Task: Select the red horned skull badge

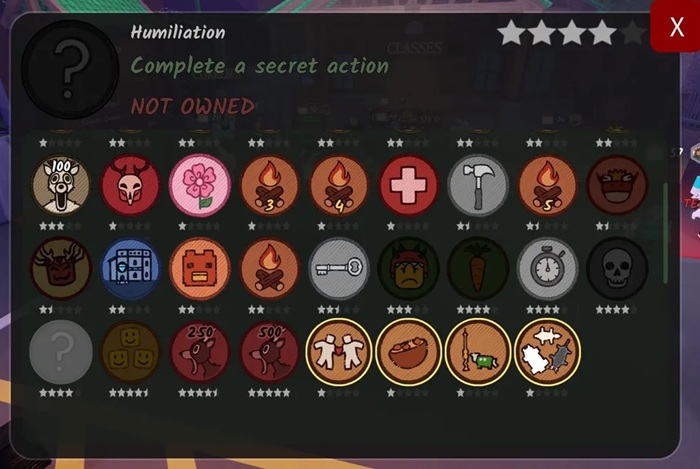Action: [x=131, y=186]
